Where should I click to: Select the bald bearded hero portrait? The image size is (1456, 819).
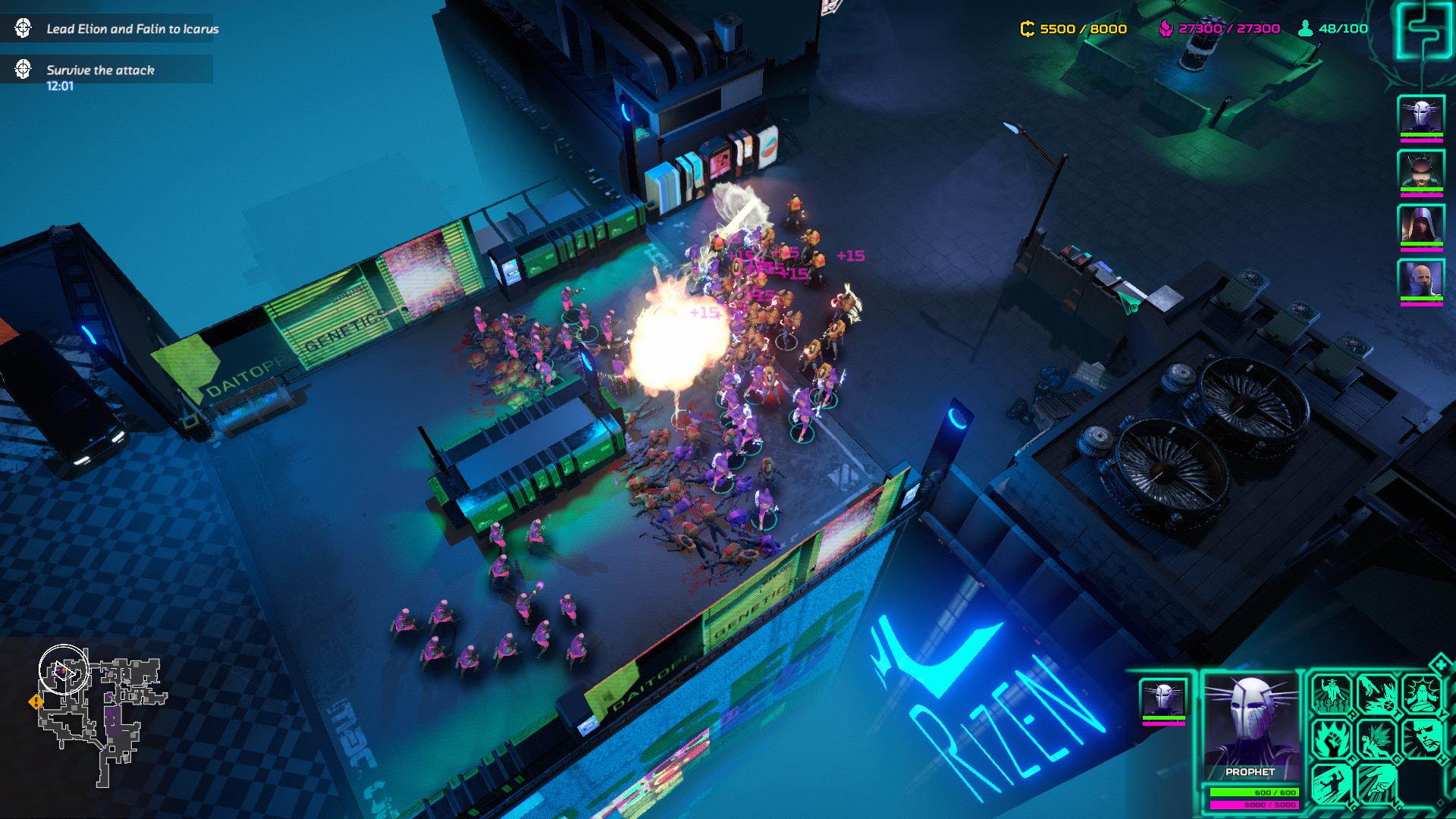click(x=1420, y=280)
